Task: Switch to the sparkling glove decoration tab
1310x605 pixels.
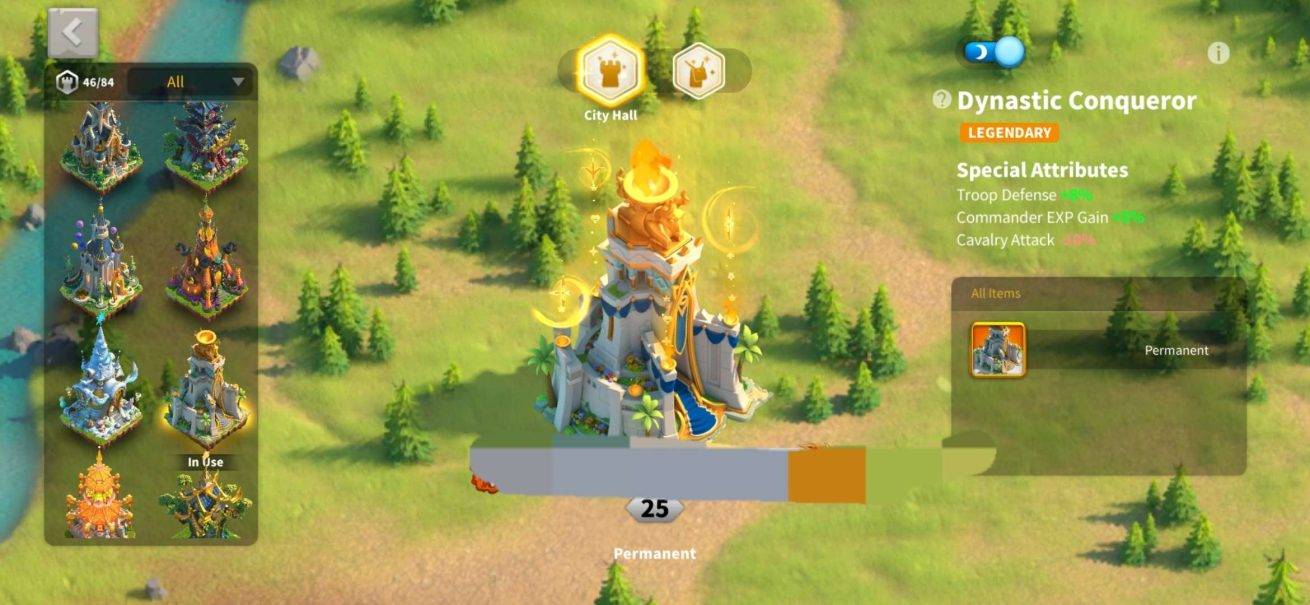Action: (x=698, y=71)
